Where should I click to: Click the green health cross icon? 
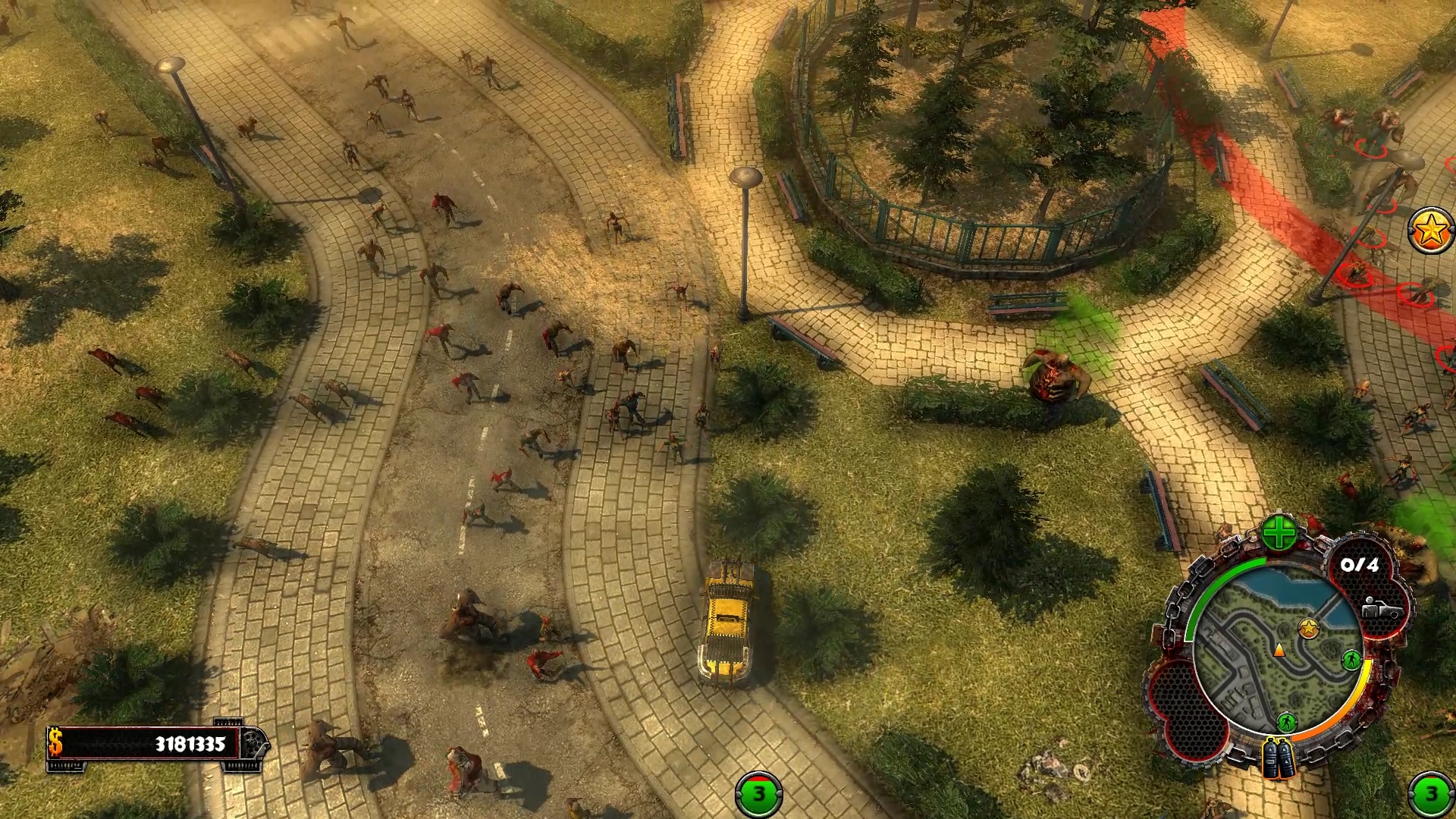1279,534
